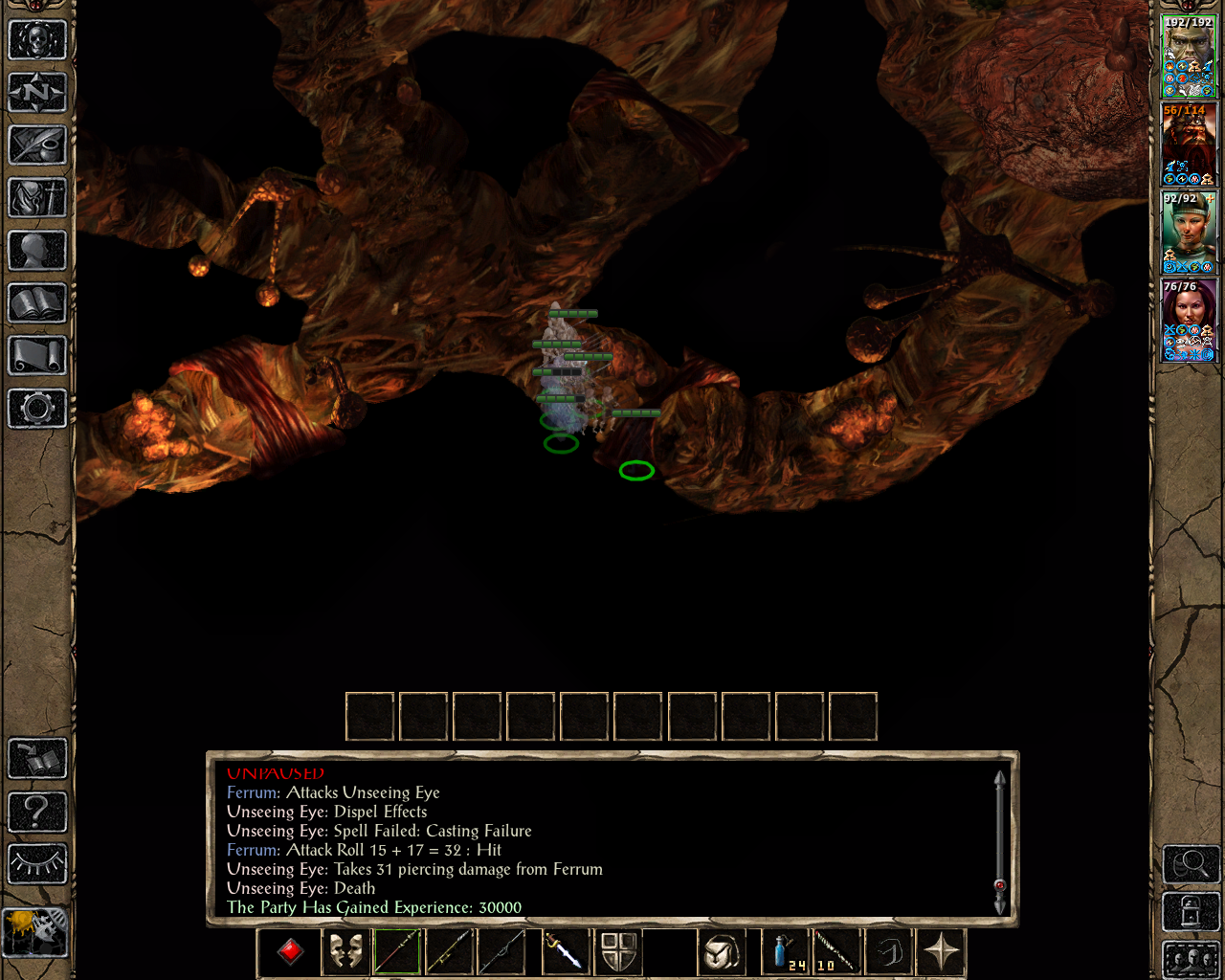This screenshot has height=980, width=1225.
Task: Open game options with the gear icon
Action: tap(38, 409)
